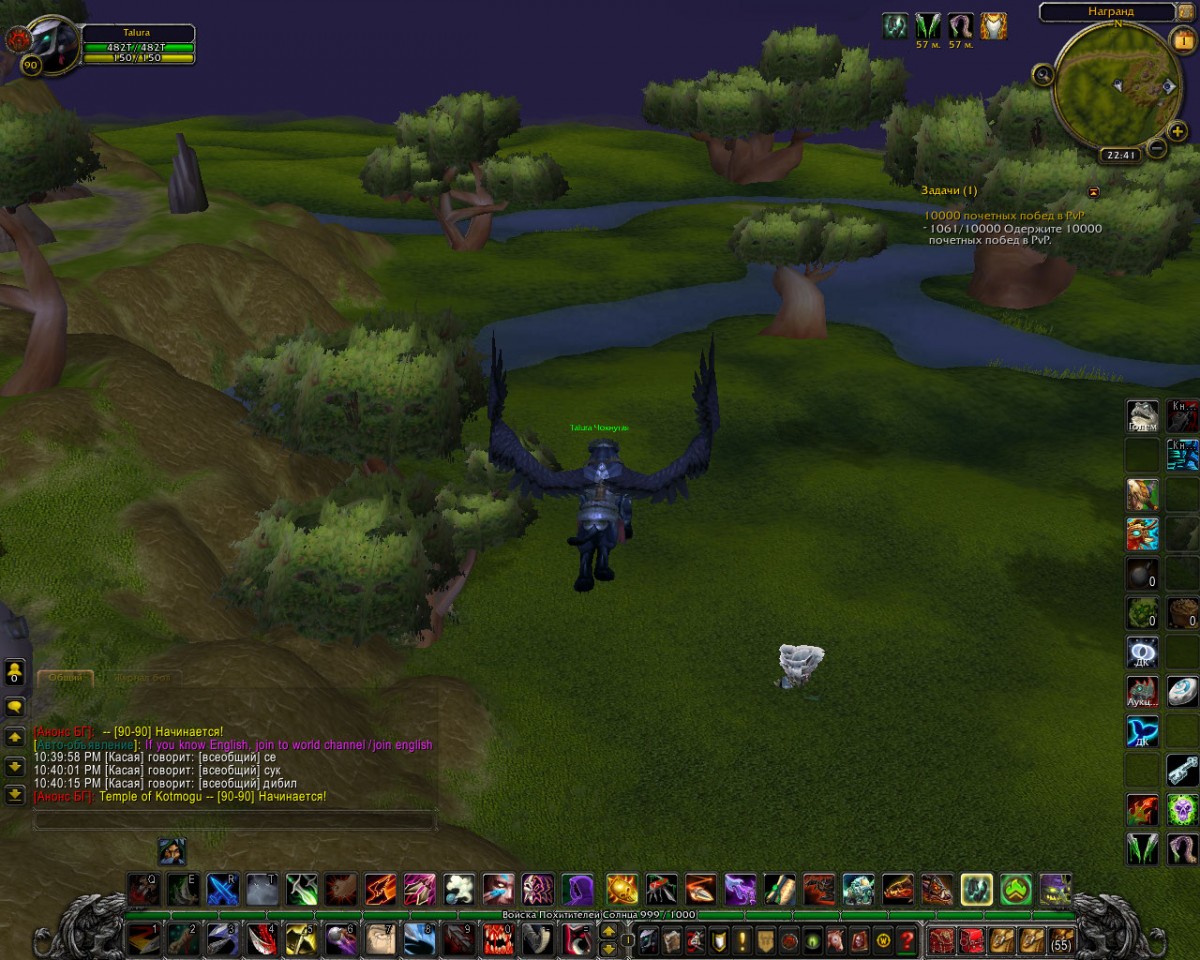Open the world map button next to Награнд
This screenshot has width=1200, height=960.
point(1186,11)
